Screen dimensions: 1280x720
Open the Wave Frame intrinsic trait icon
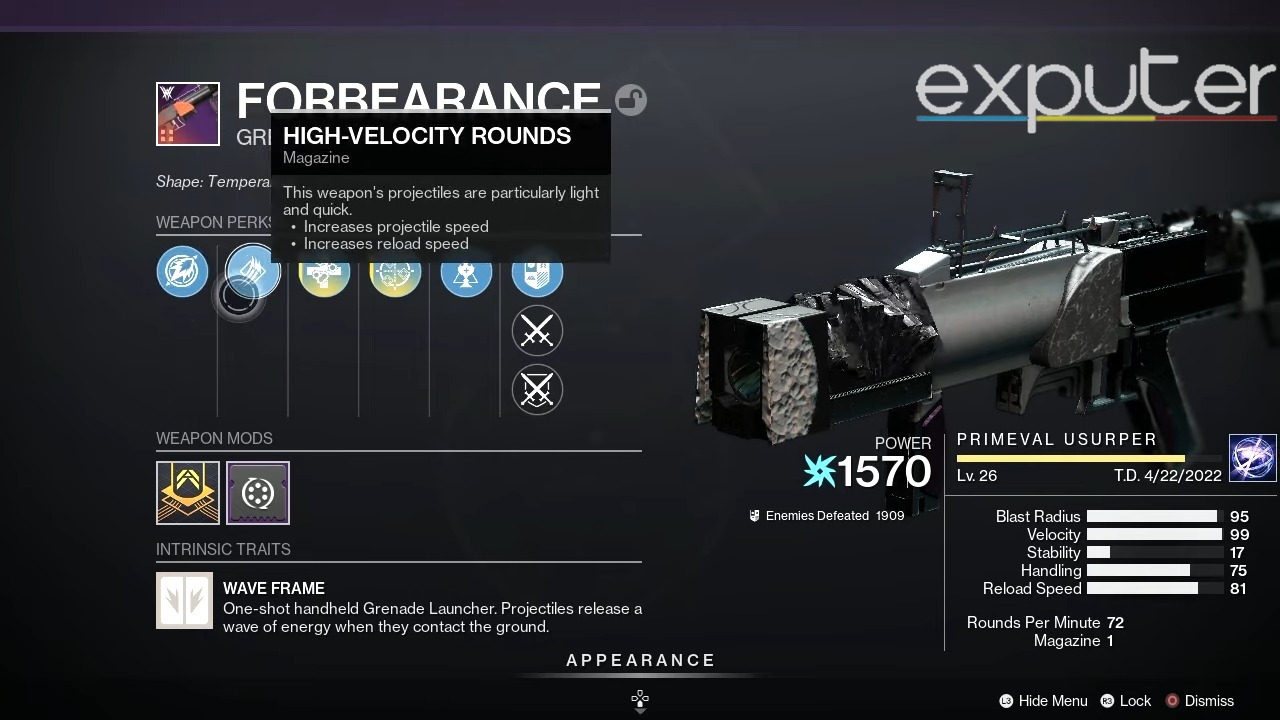(x=184, y=600)
